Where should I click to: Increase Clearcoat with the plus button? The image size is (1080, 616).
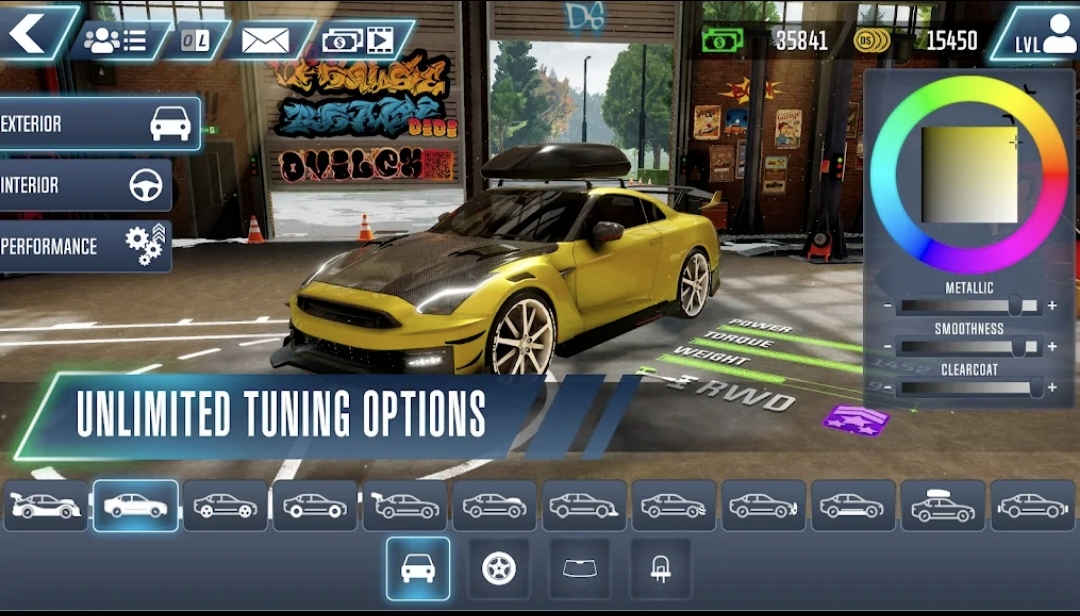[x=1052, y=388]
